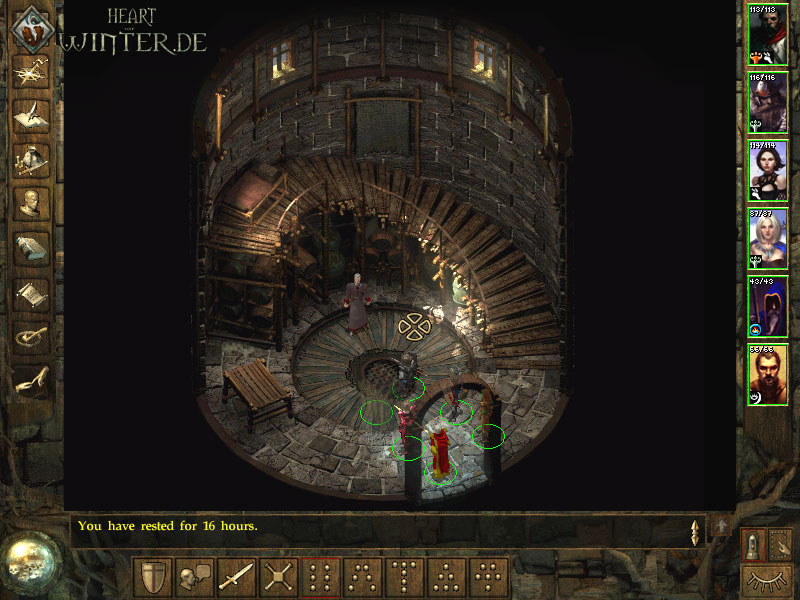Viewport: 800px width, 600px height.
Task: Select the top portrait of the red-clad man
Action: point(768,35)
